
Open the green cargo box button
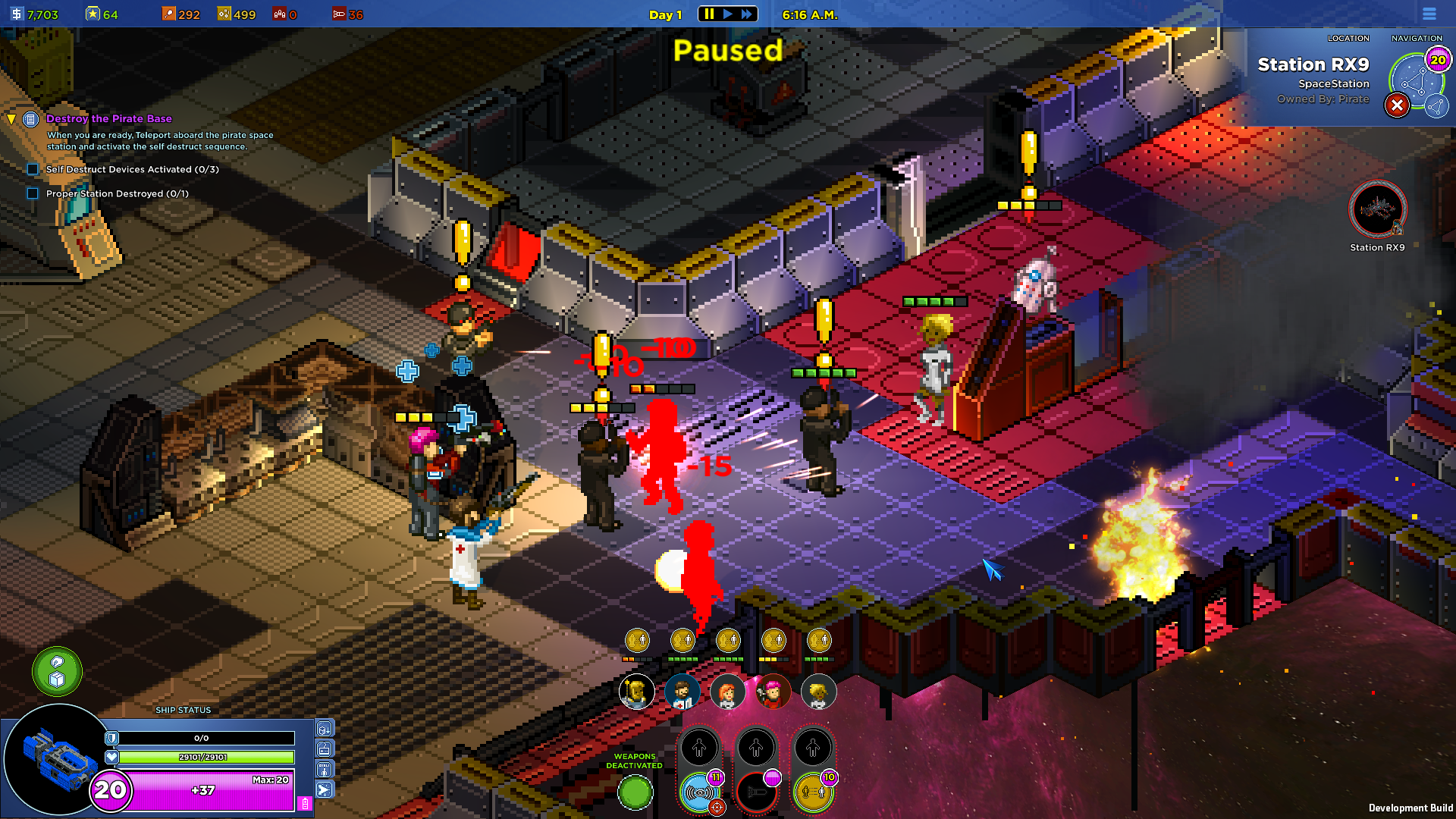click(57, 671)
